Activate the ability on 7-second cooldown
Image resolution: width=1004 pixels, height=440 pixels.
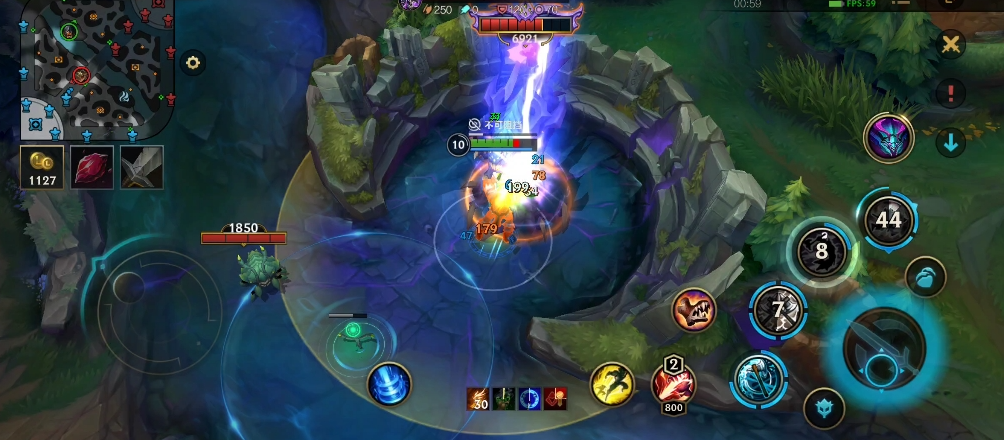pos(779,310)
